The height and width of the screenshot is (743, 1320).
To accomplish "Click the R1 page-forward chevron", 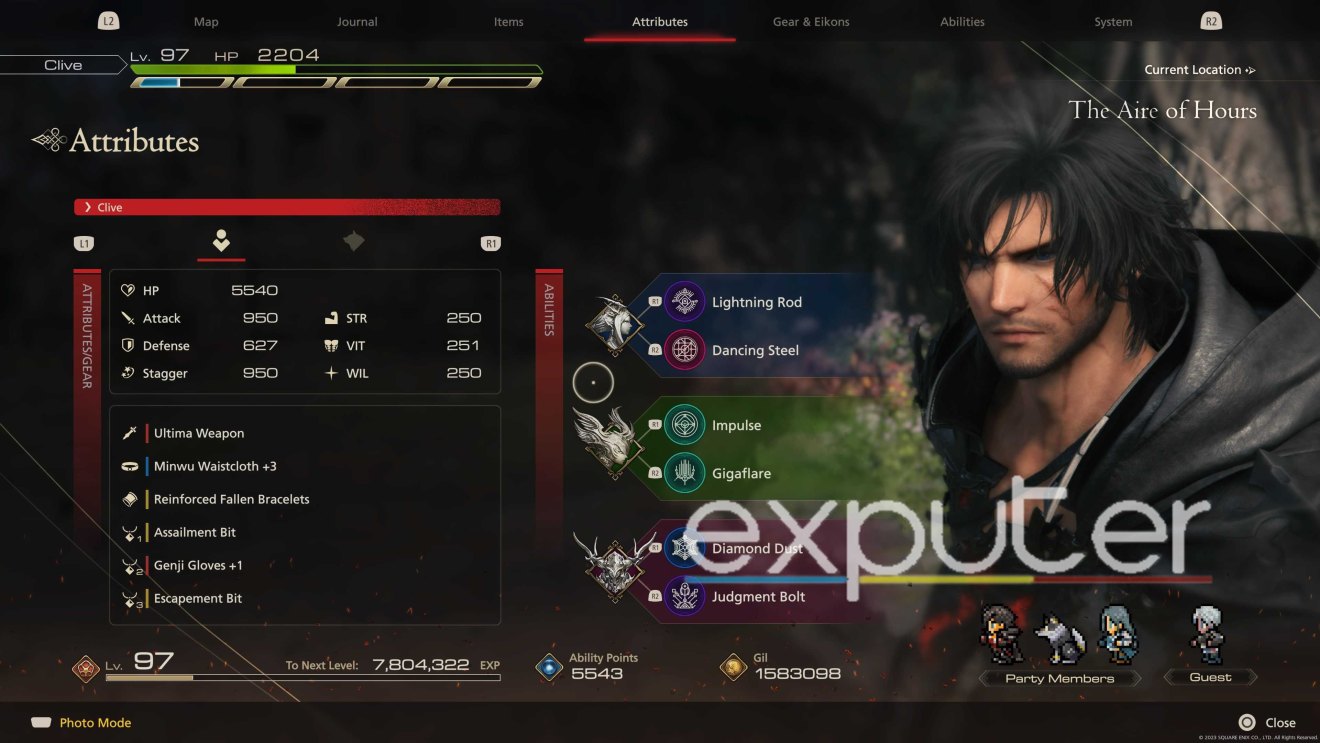I will (489, 242).
